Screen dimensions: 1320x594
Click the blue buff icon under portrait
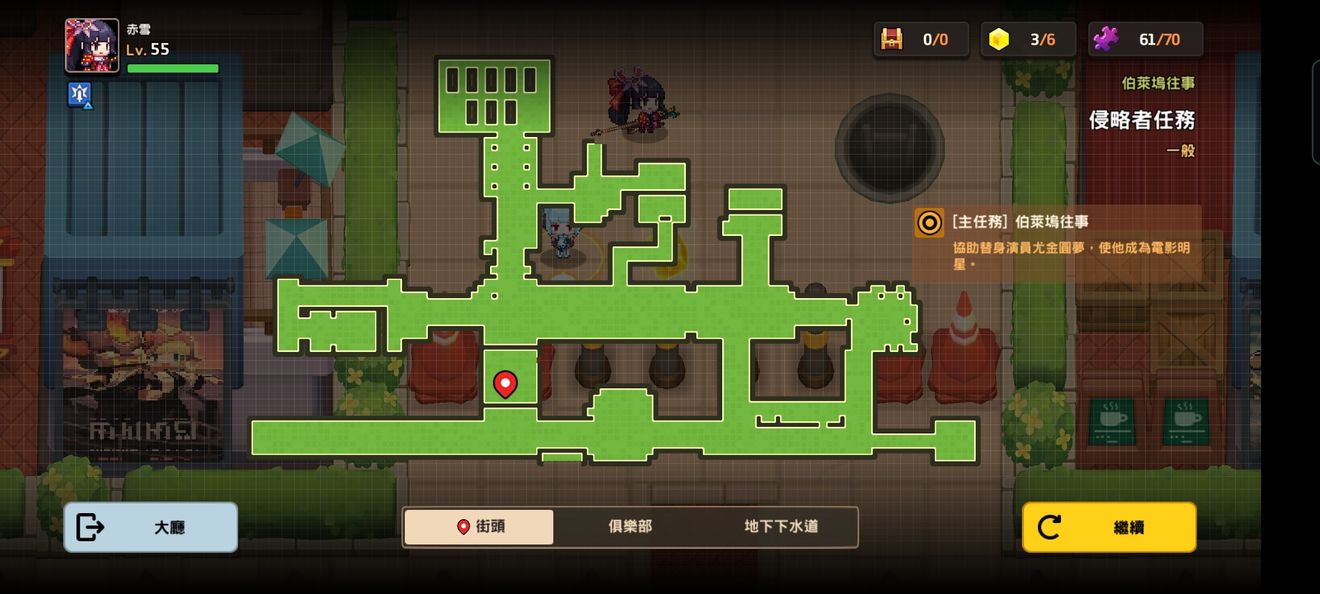(x=80, y=94)
